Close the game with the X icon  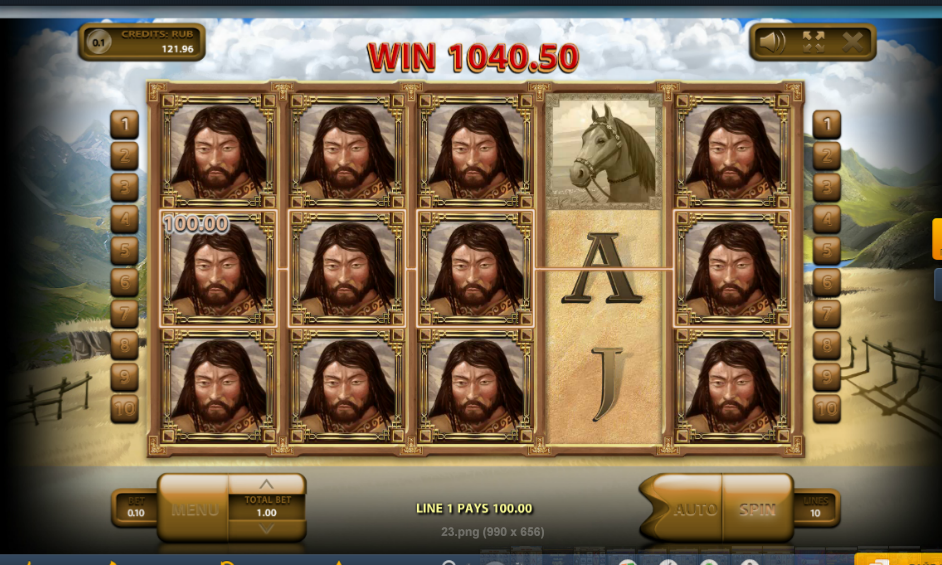852,42
